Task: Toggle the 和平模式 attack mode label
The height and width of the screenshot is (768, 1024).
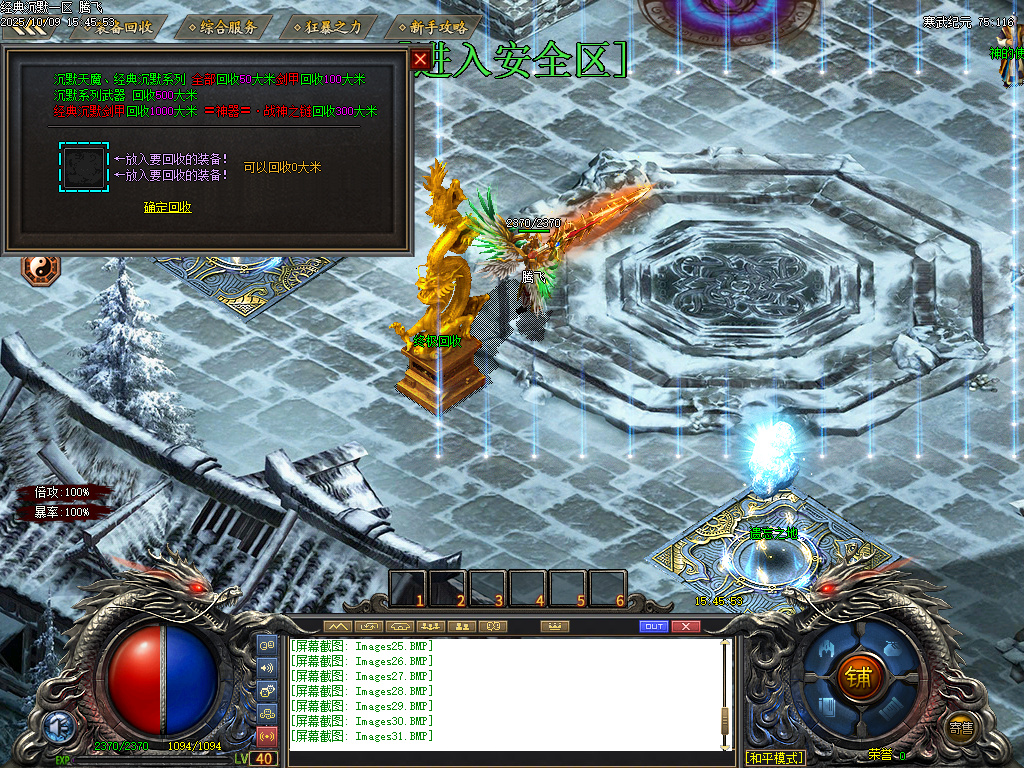Action: (775, 758)
